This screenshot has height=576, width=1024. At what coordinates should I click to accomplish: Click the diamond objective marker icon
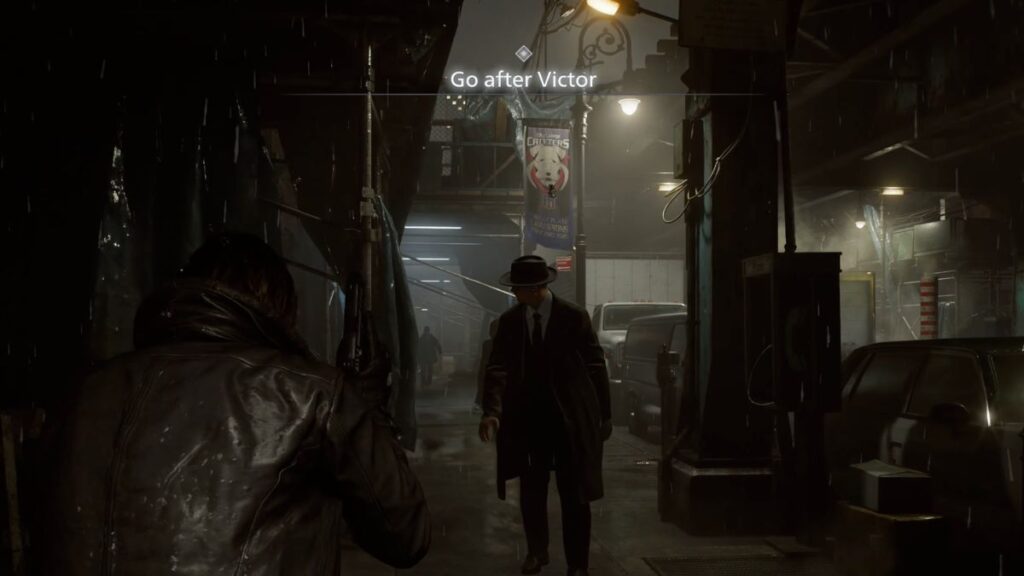pyautogui.click(x=523, y=52)
